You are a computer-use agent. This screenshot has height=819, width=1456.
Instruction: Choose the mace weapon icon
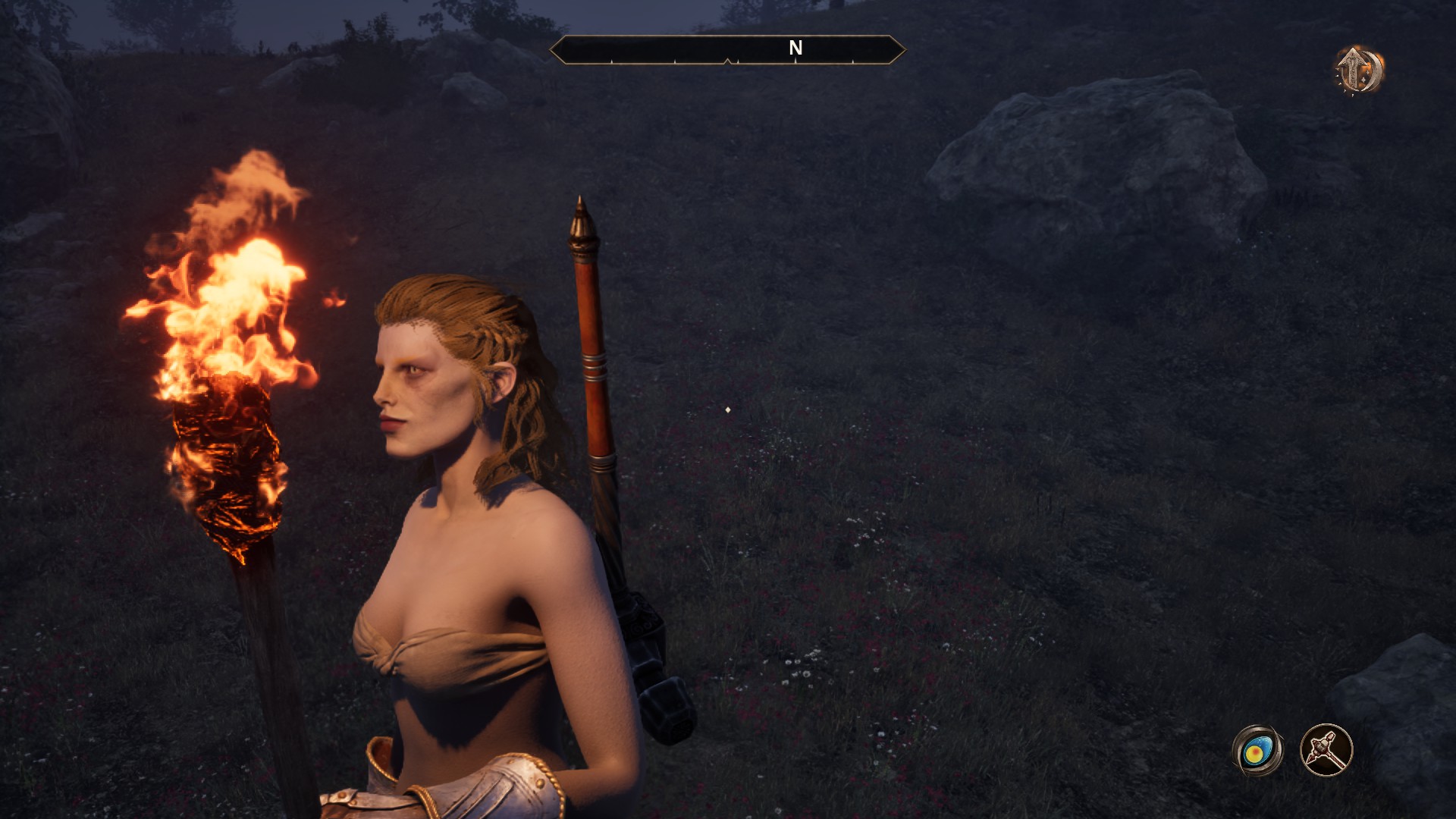pos(1326,751)
